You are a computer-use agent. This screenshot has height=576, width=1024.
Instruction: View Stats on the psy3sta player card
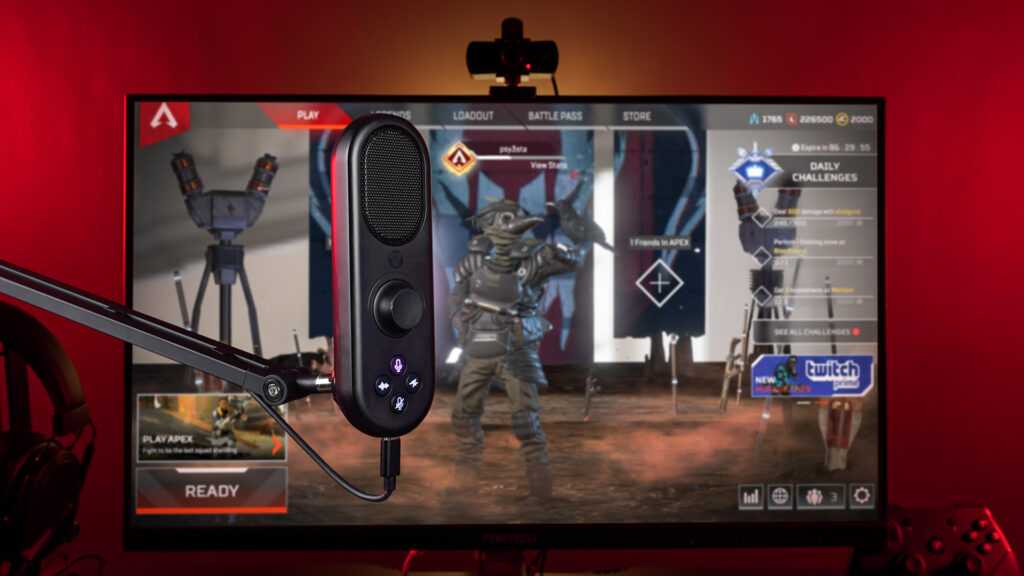click(548, 164)
